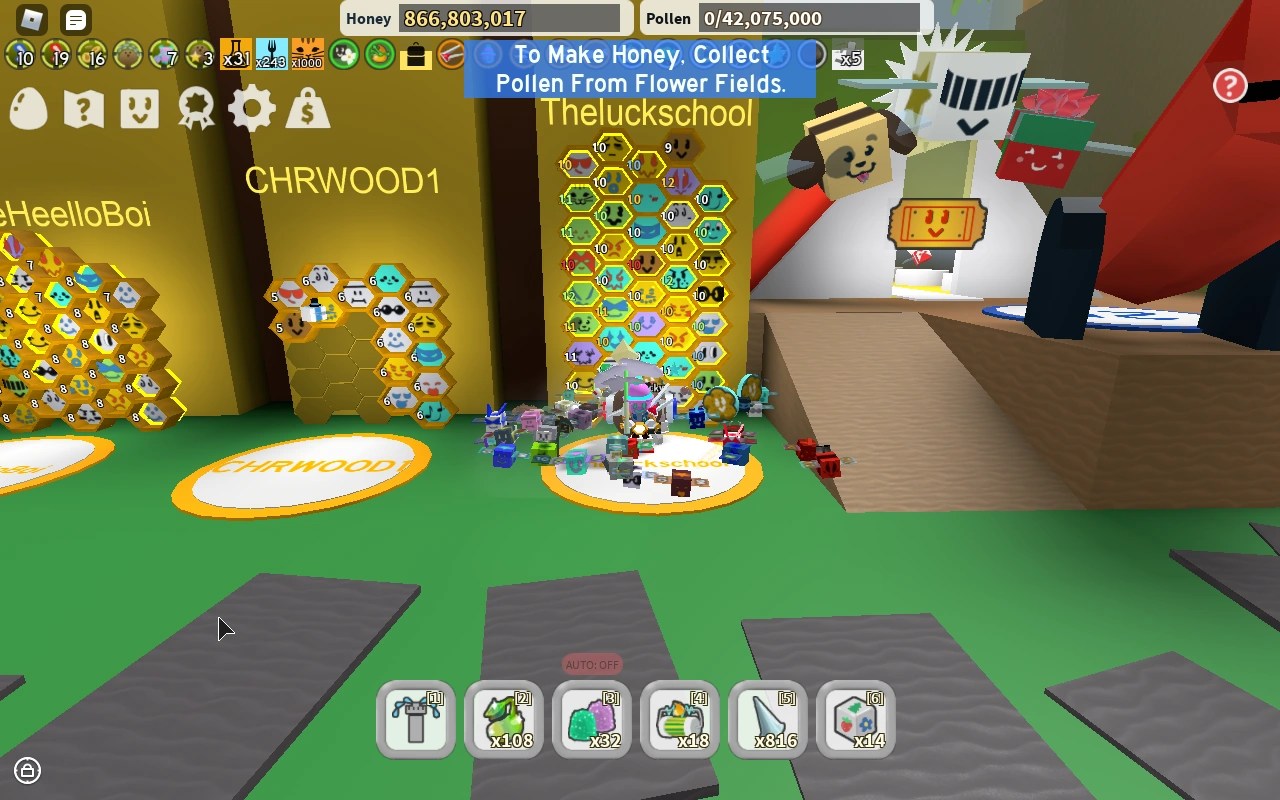1280x800 pixels.
Task: Select the gumdrops in slot 3
Action: pos(593,718)
